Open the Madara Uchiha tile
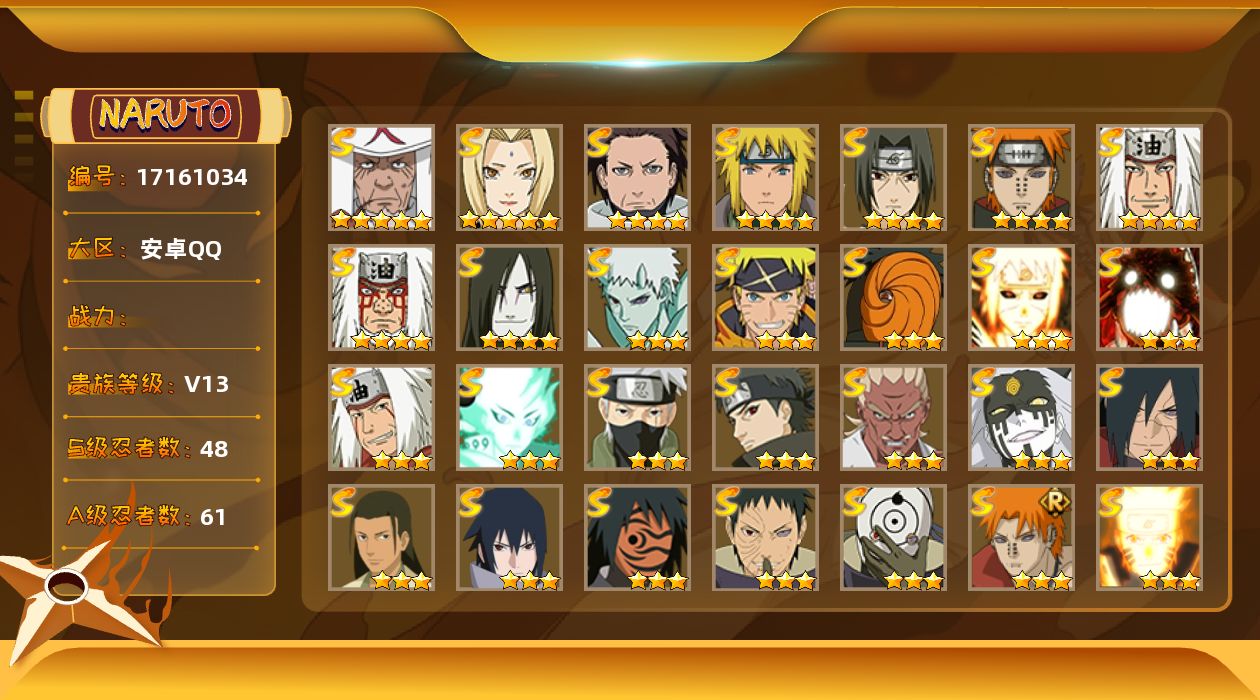1260x700 pixels. click(x=1149, y=418)
